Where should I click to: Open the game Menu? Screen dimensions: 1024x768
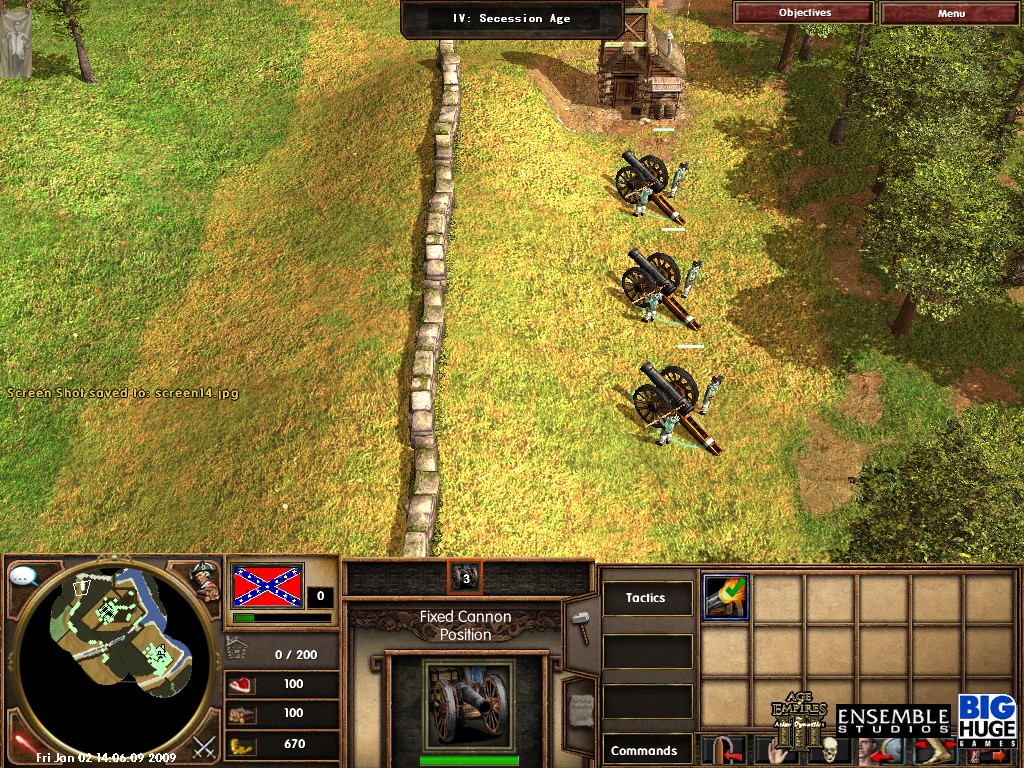[x=951, y=13]
